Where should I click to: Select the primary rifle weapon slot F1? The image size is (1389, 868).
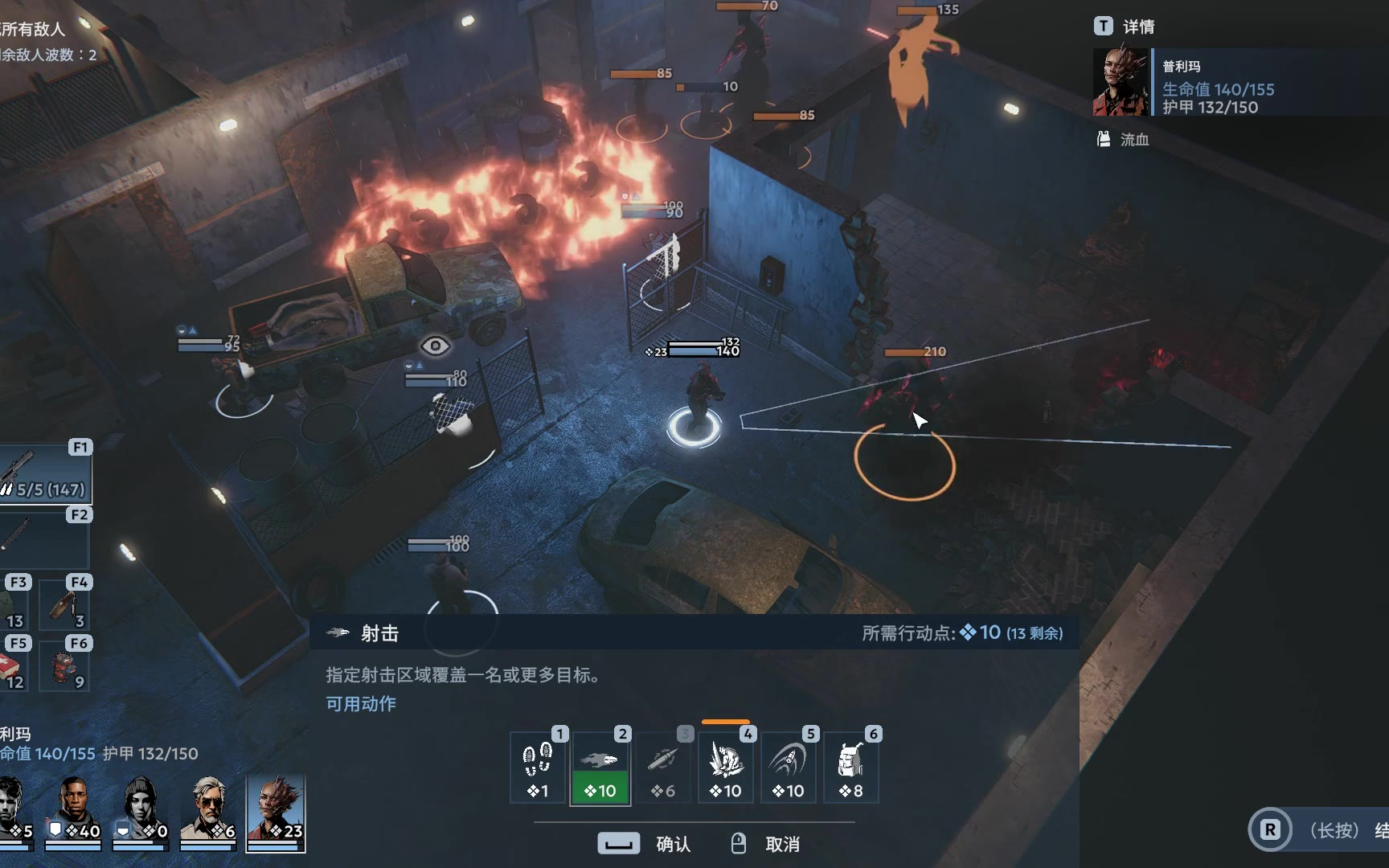click(45, 473)
